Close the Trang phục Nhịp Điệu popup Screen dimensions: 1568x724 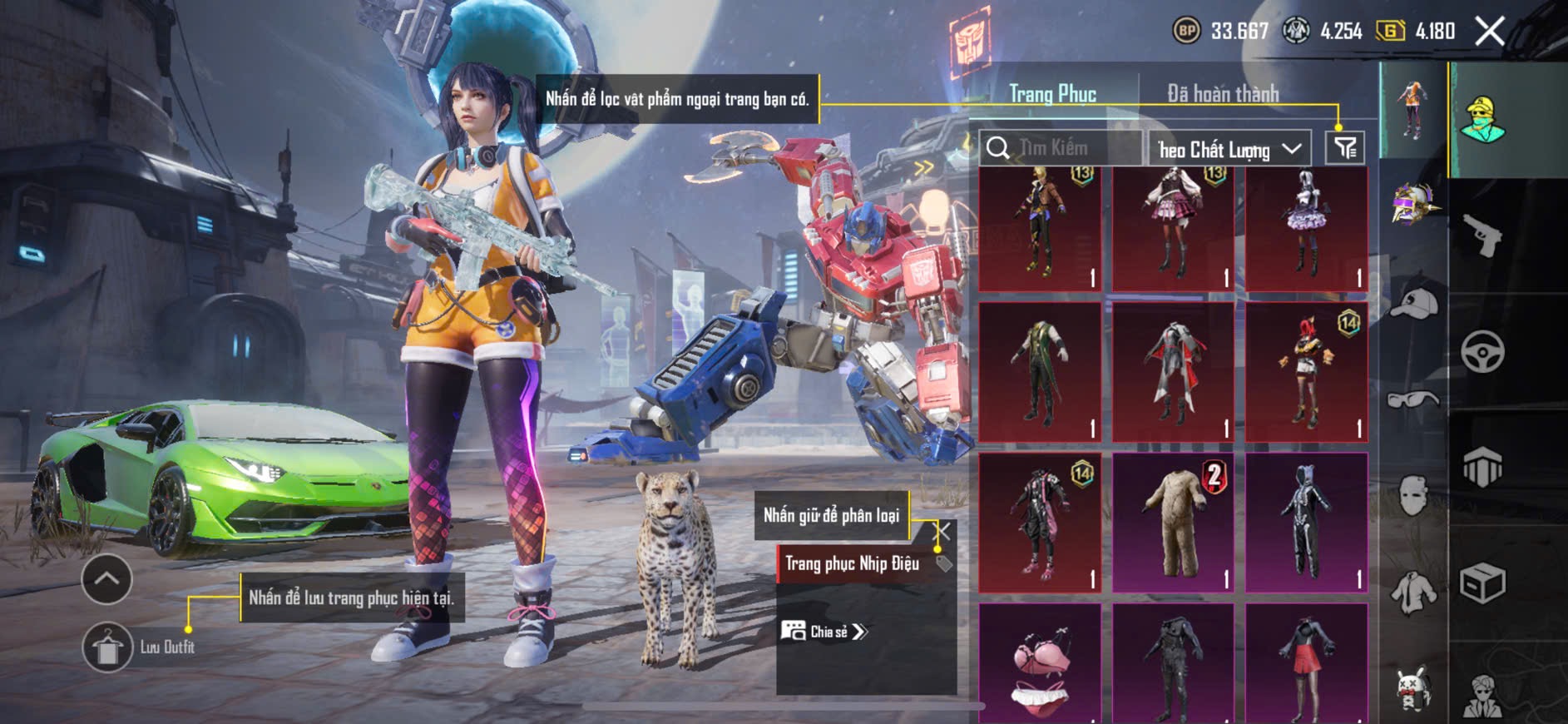point(943,531)
